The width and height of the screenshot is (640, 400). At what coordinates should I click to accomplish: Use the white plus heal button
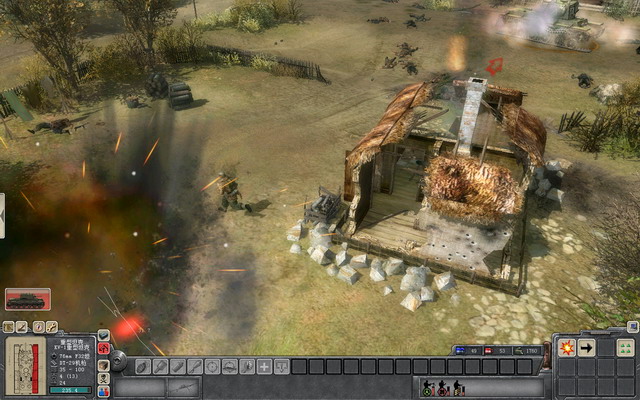pos(264,367)
